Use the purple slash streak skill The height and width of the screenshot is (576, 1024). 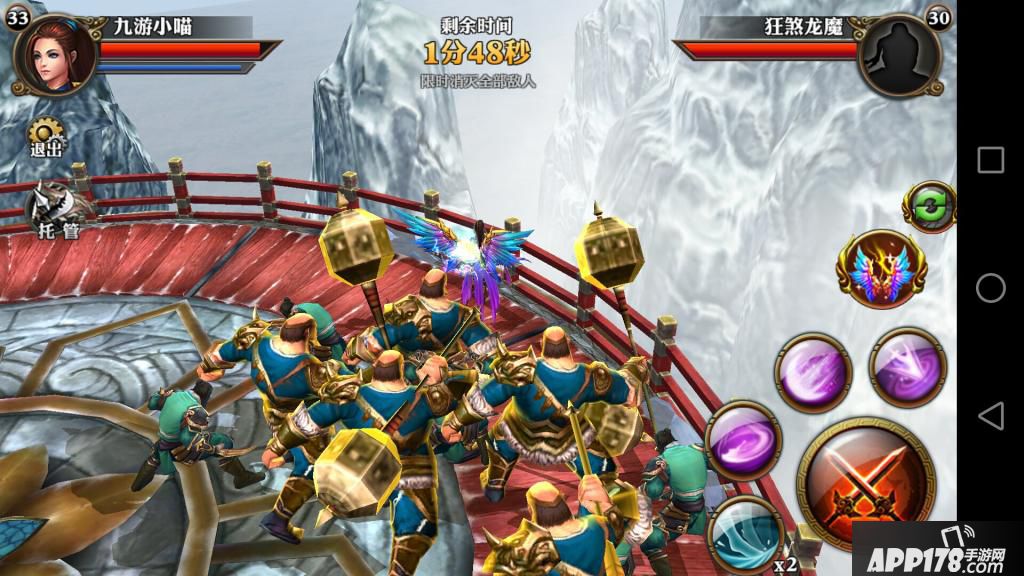click(813, 372)
